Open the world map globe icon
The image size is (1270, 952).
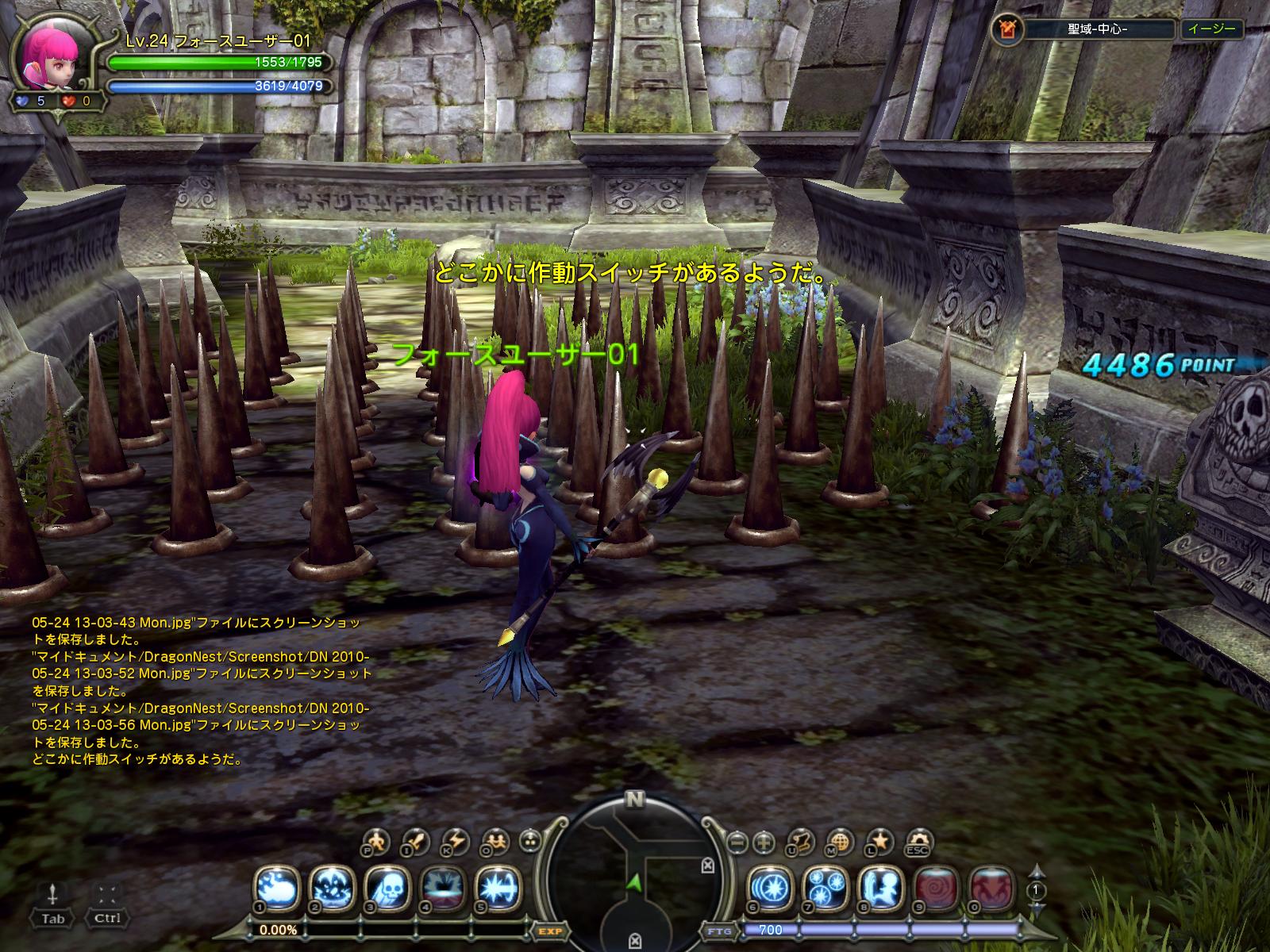(841, 841)
